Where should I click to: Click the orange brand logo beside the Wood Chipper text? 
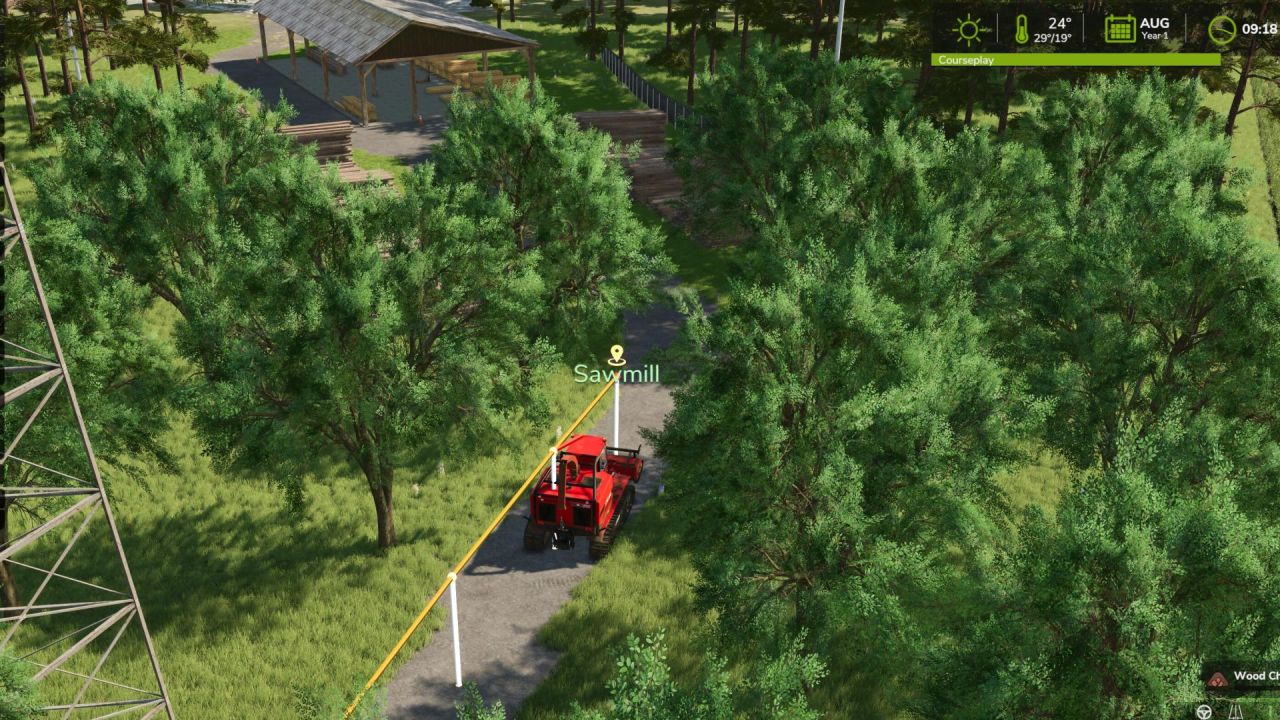[1217, 680]
